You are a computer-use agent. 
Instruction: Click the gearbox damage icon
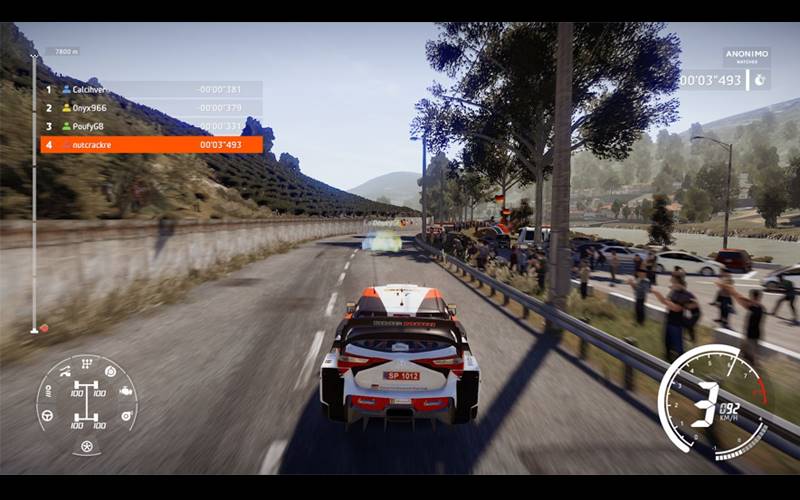tap(87, 362)
